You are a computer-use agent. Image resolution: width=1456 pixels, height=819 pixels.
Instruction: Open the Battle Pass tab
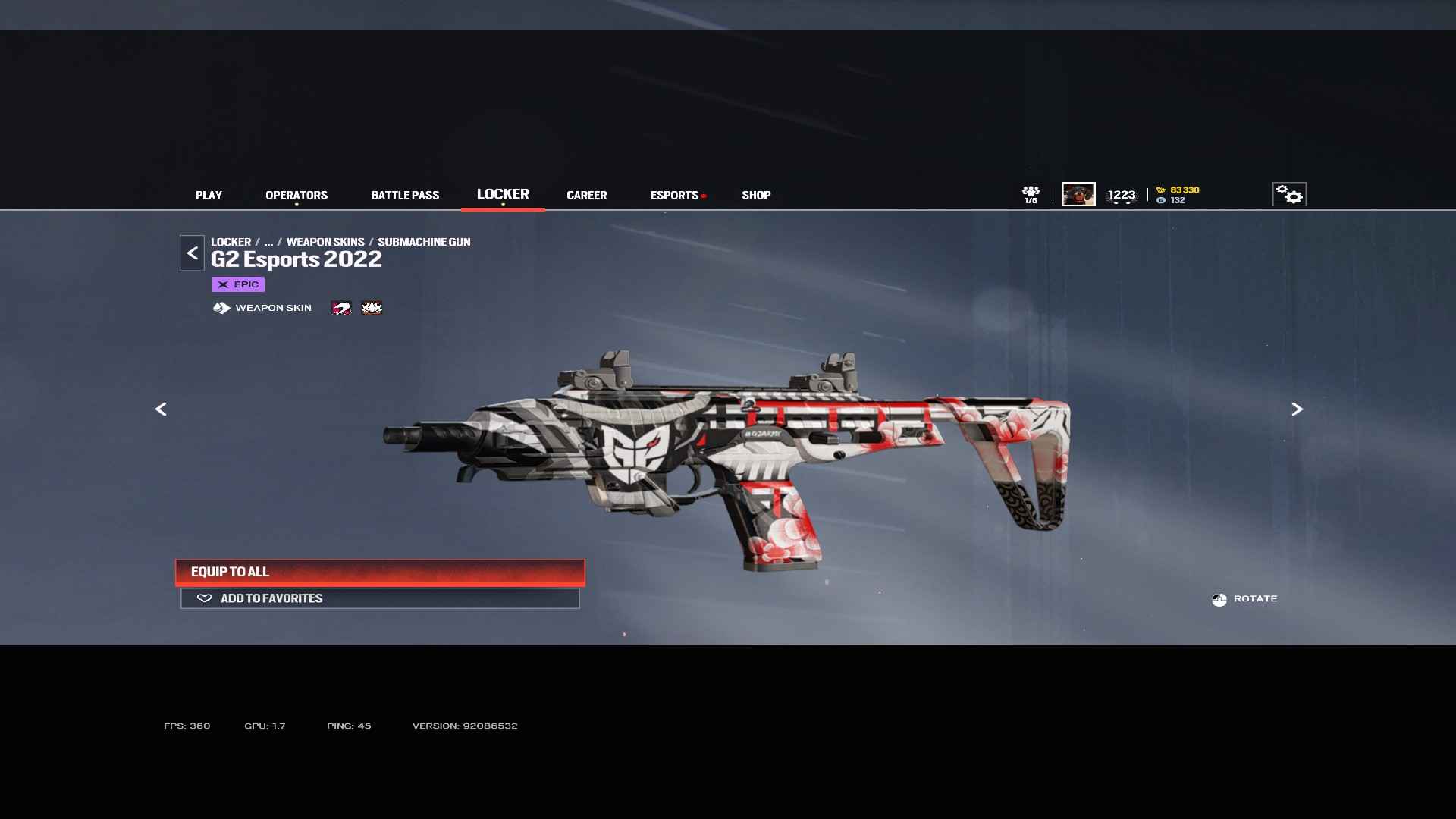coord(405,195)
